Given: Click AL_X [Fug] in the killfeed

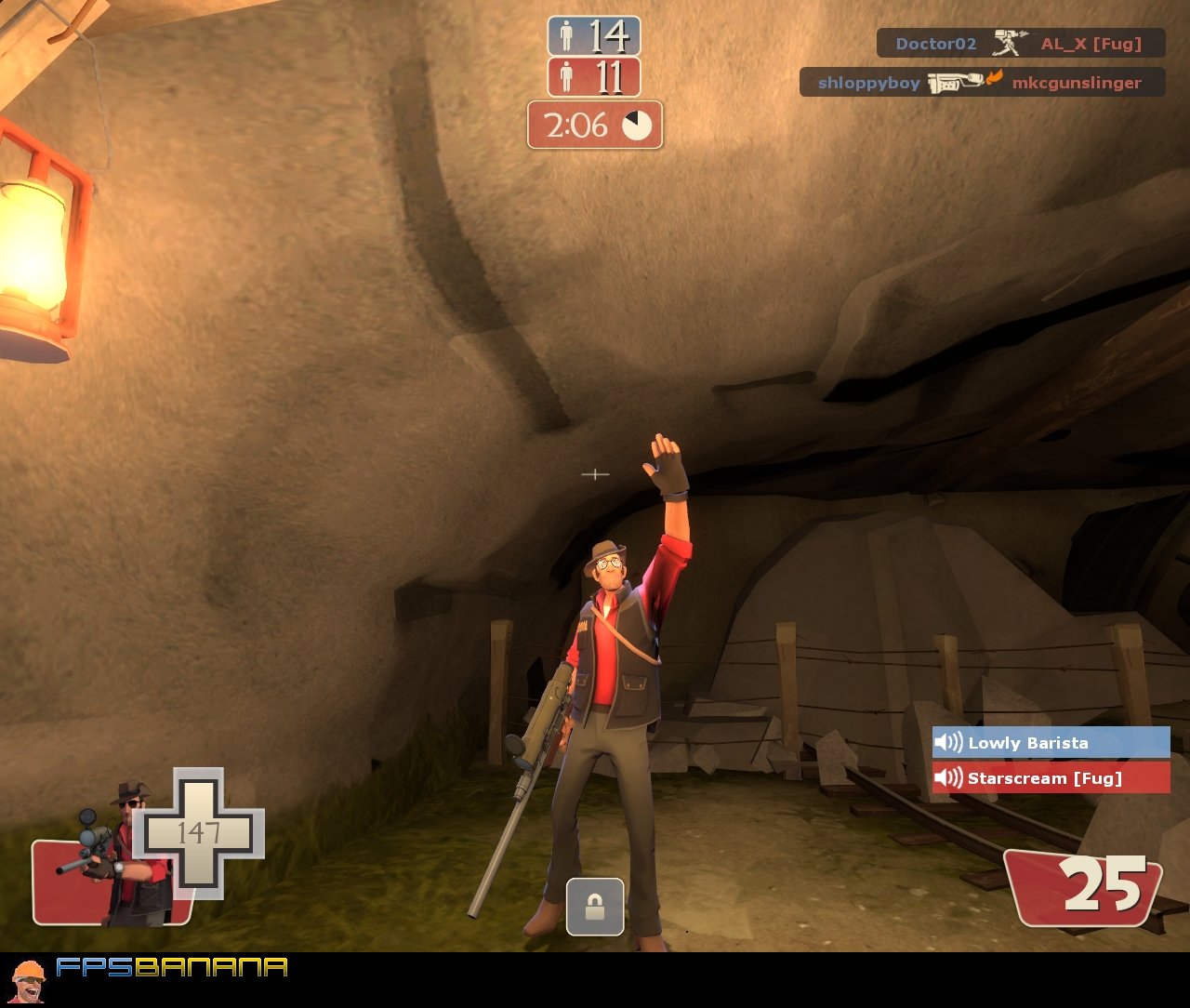Looking at the screenshot, I should (1092, 43).
